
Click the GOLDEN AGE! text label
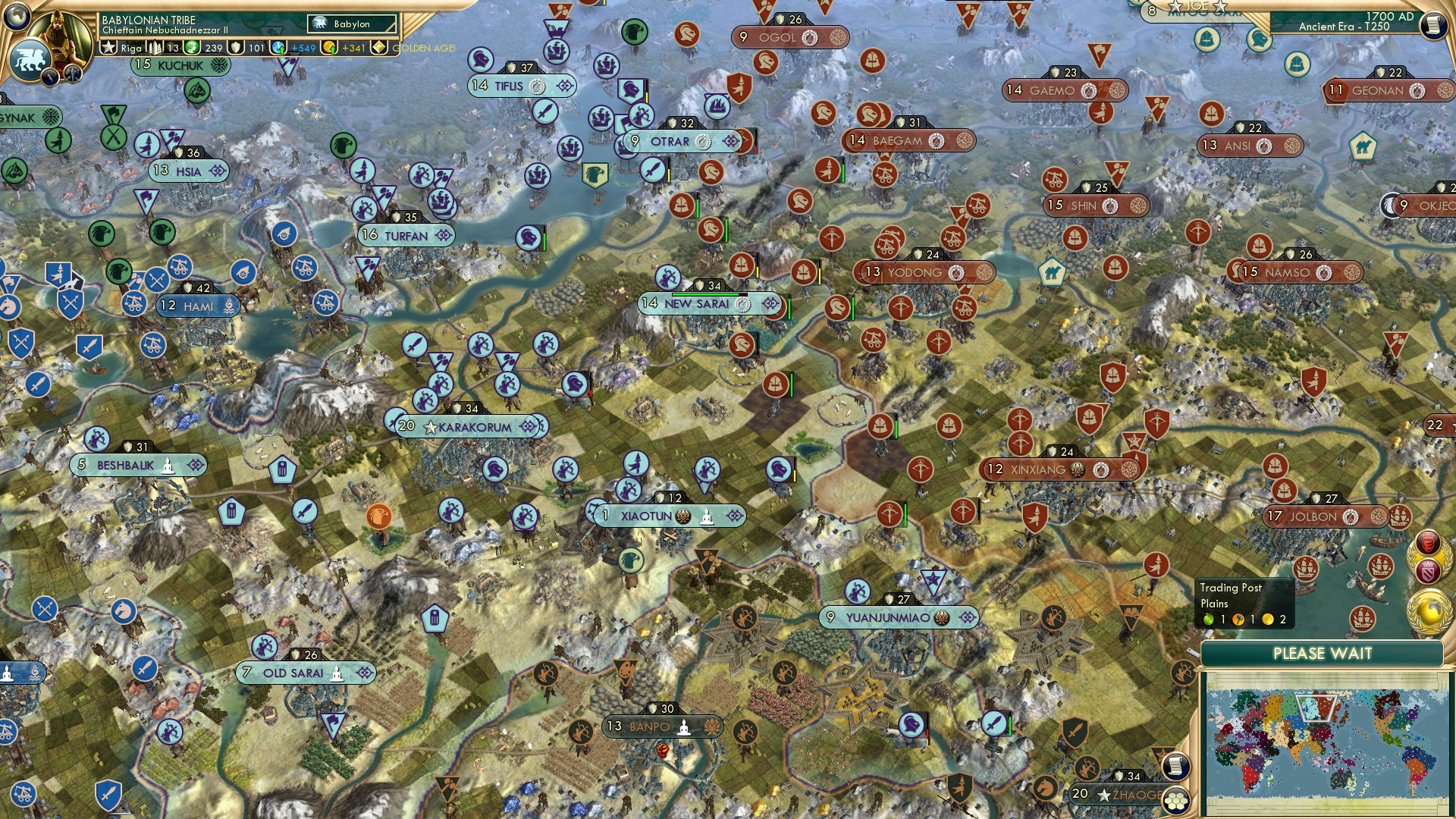click(x=423, y=49)
